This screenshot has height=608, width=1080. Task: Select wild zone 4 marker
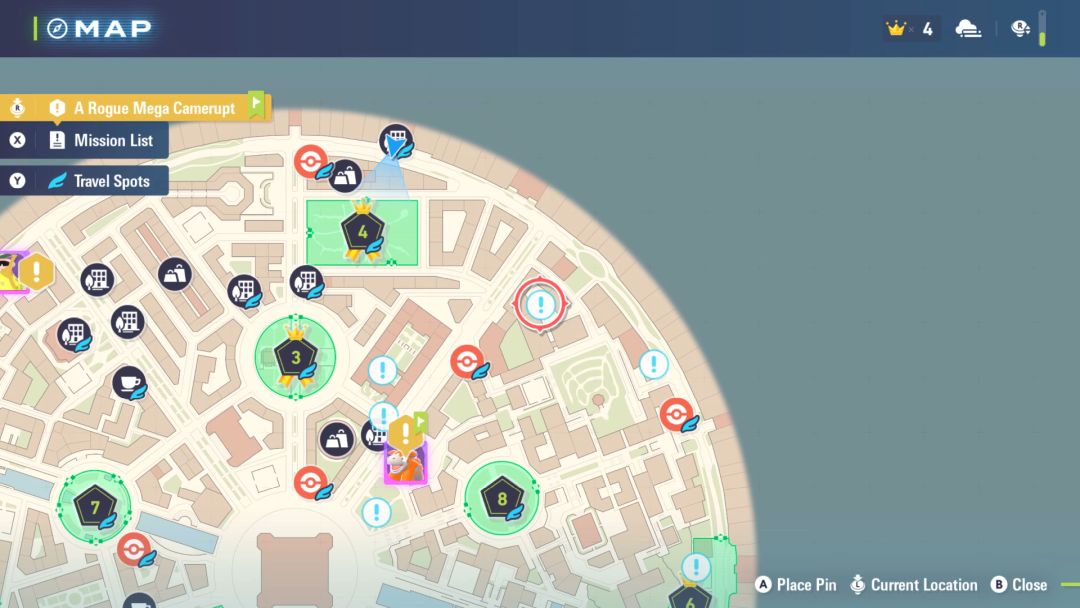click(361, 232)
